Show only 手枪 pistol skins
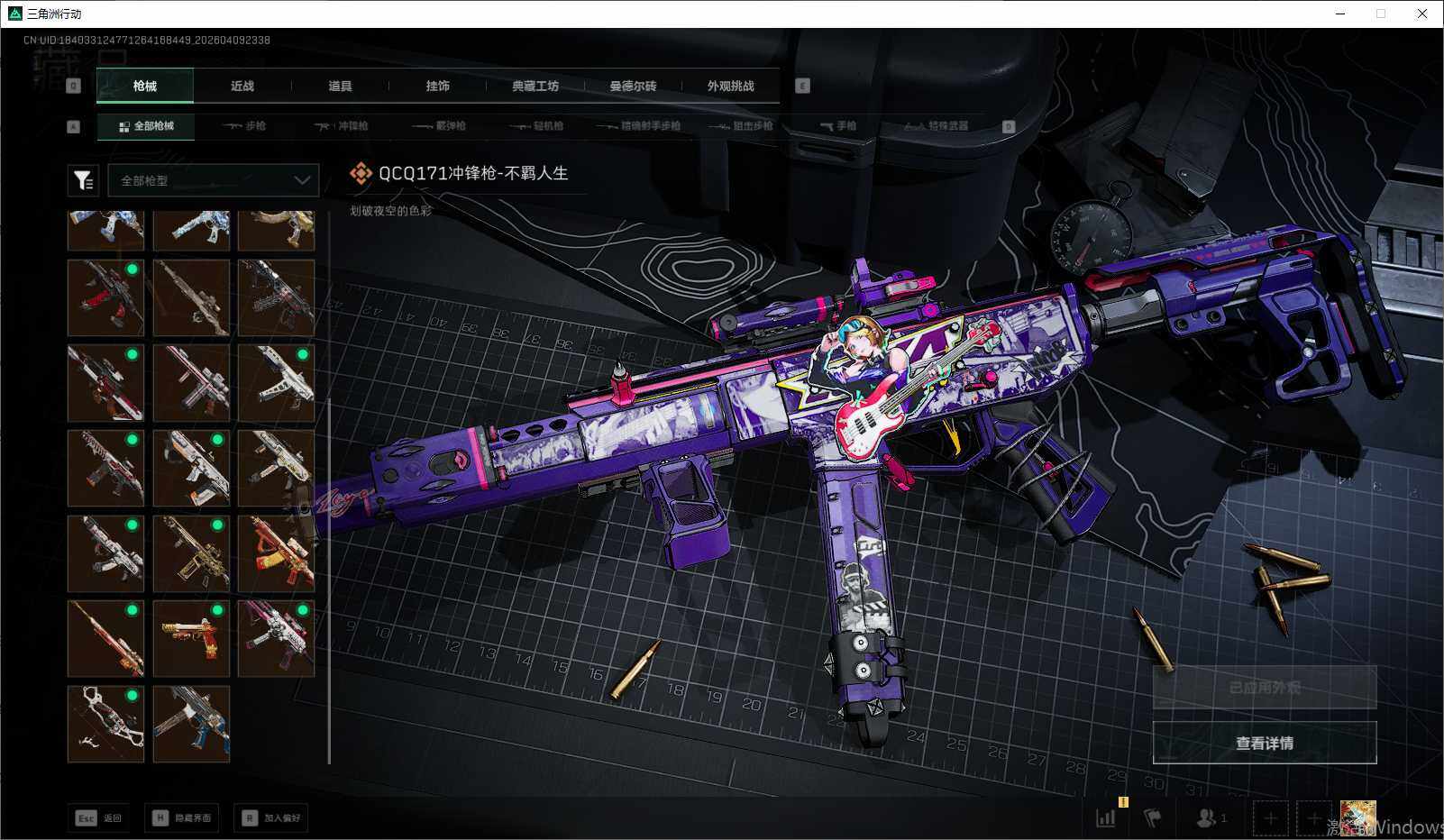Image resolution: width=1444 pixels, height=840 pixels. tap(838, 126)
